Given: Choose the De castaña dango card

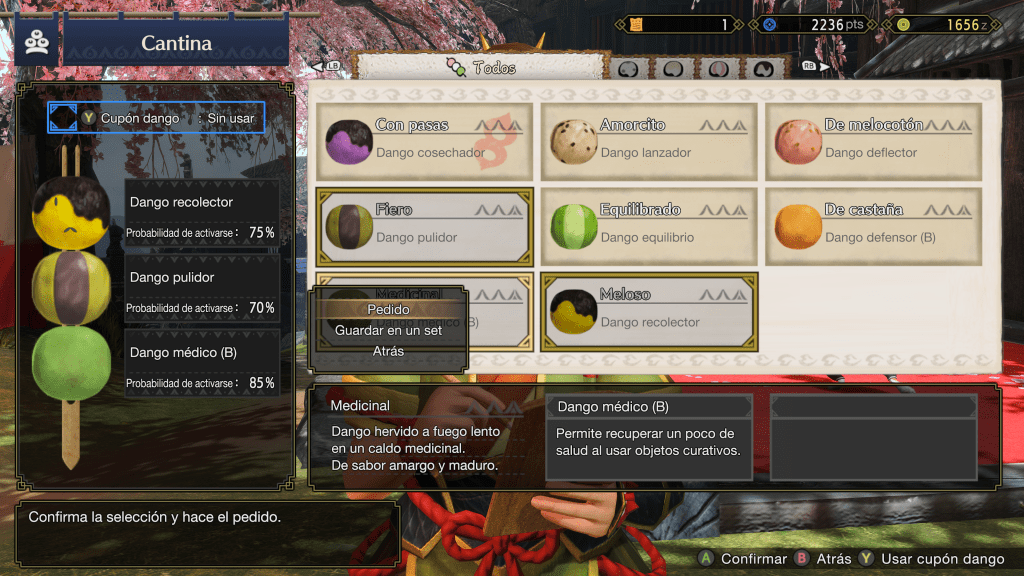Looking at the screenshot, I should (x=873, y=225).
